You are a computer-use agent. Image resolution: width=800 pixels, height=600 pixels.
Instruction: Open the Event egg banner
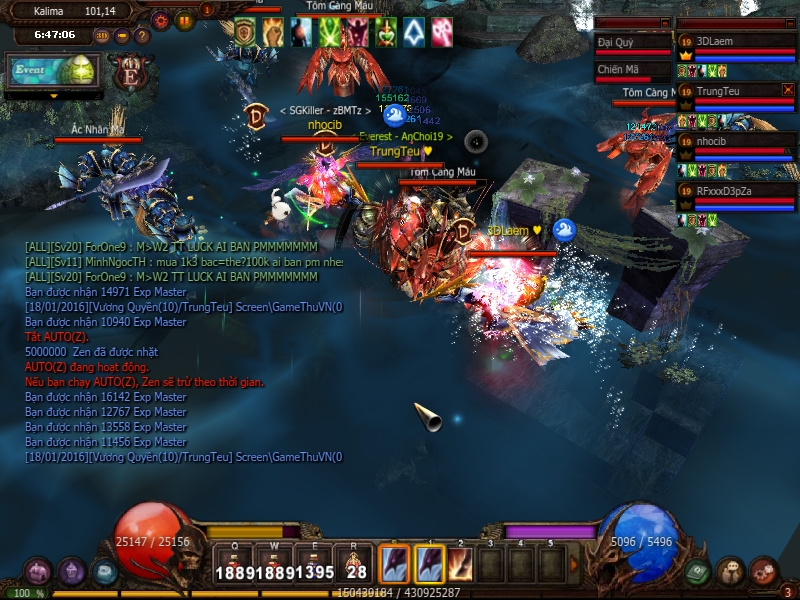[x=53, y=71]
